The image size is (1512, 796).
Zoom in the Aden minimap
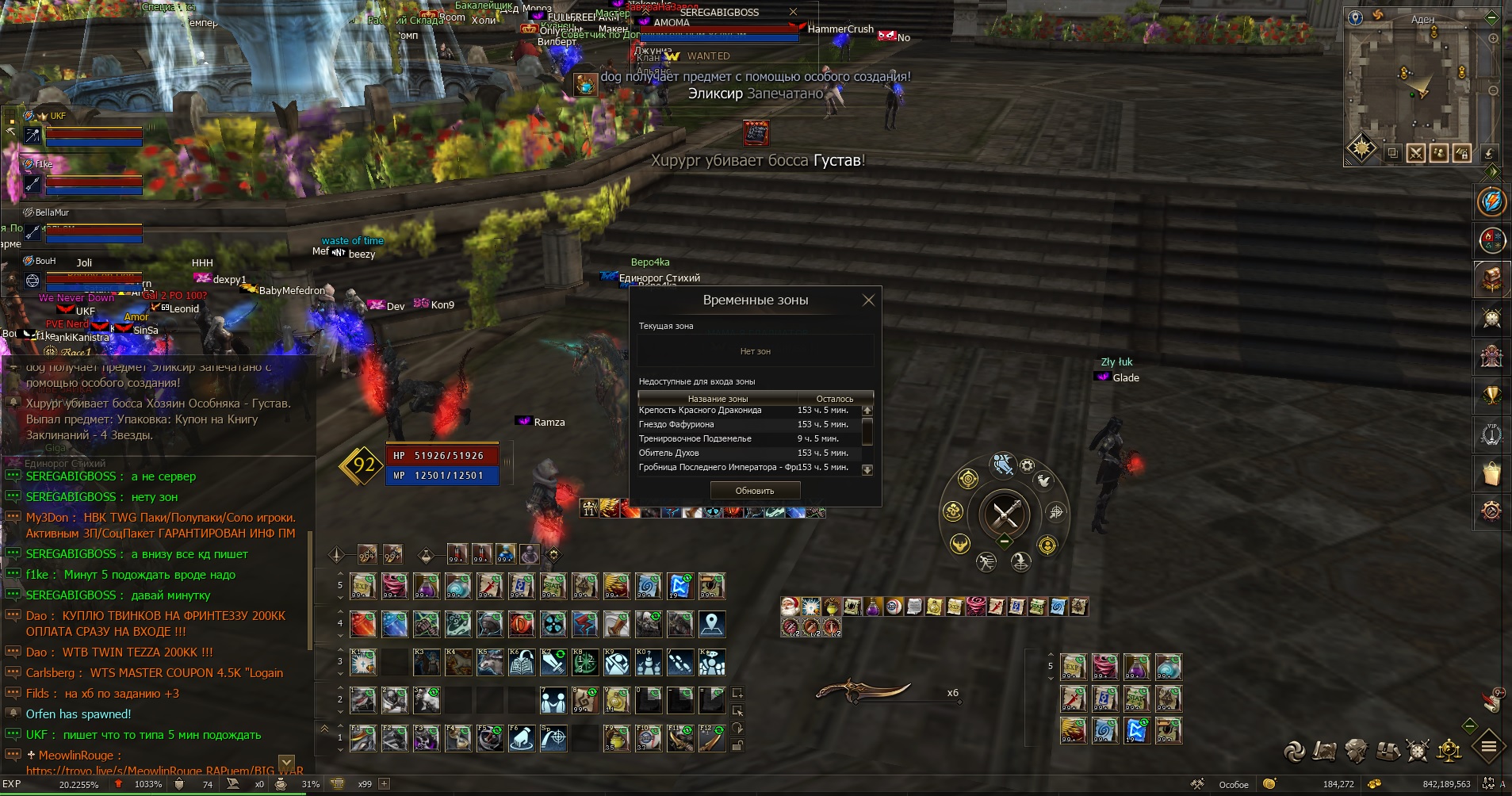tap(1493, 38)
